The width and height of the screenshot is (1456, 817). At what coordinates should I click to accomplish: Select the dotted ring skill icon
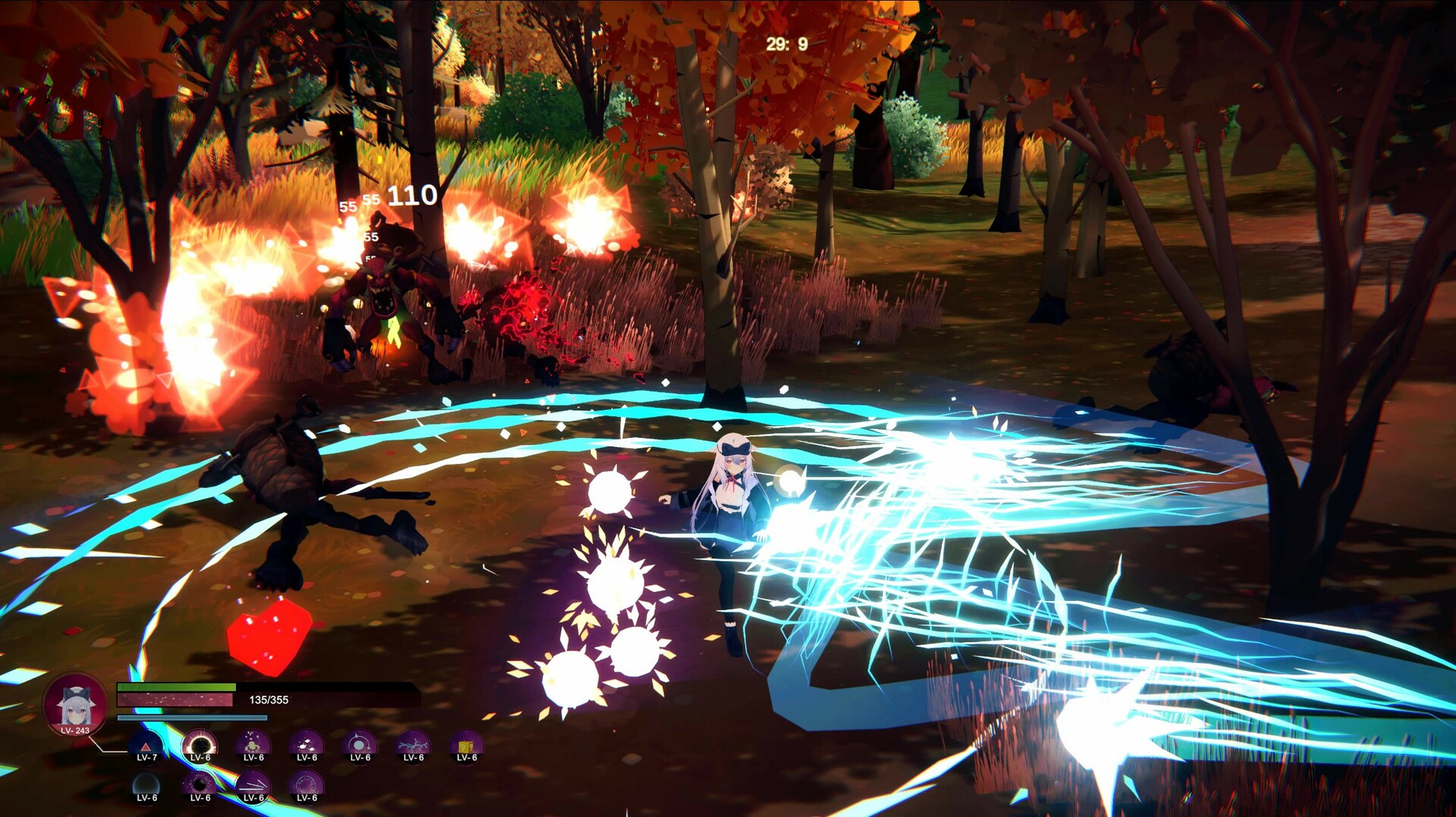point(306,786)
